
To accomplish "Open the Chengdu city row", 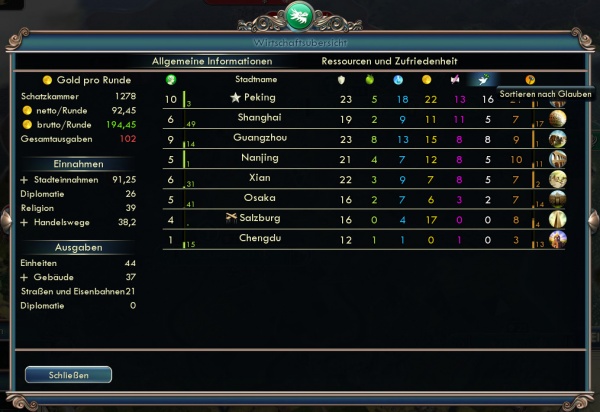I will 258,238.
